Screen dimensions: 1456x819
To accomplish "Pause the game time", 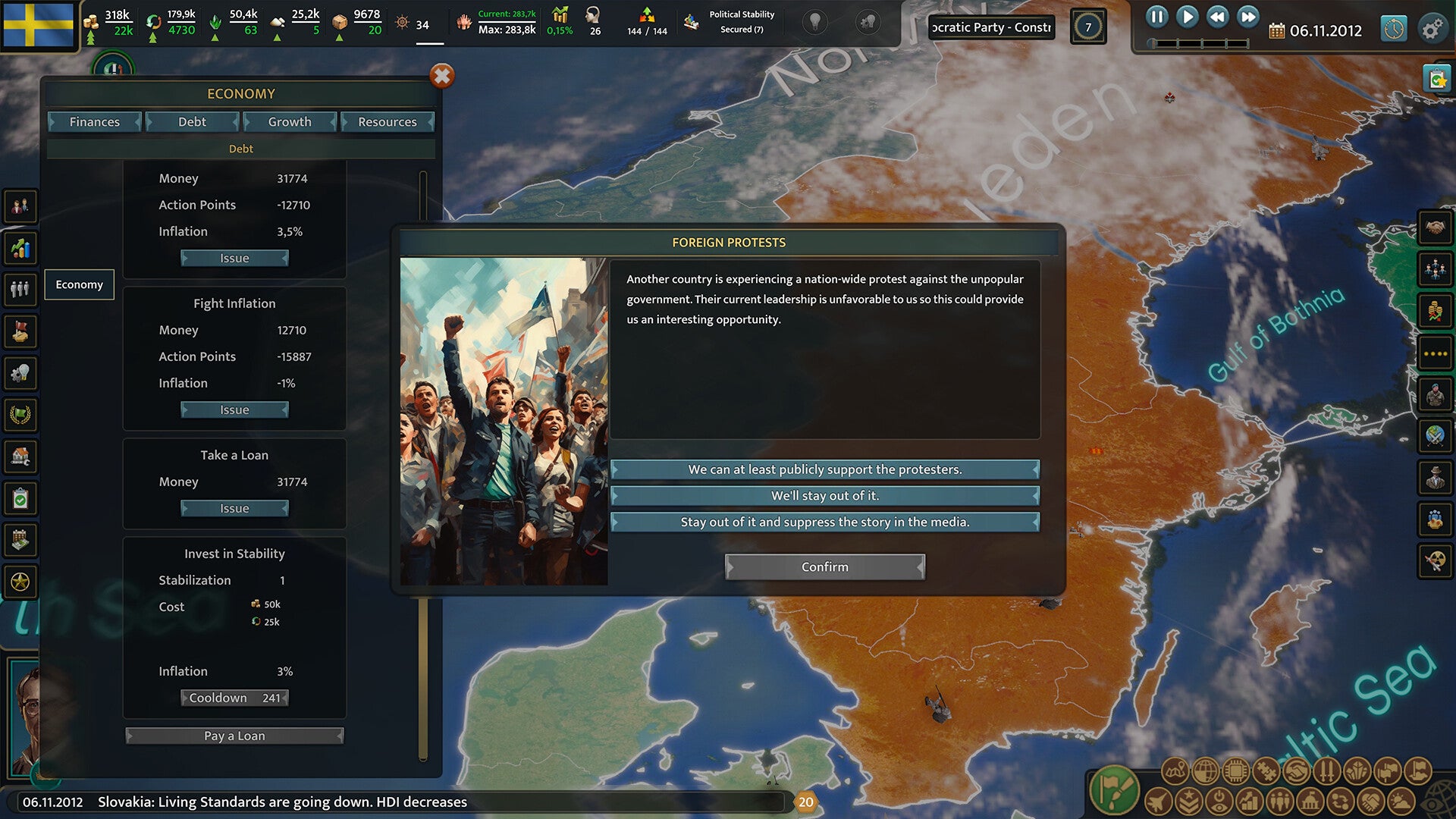I will 1156,17.
